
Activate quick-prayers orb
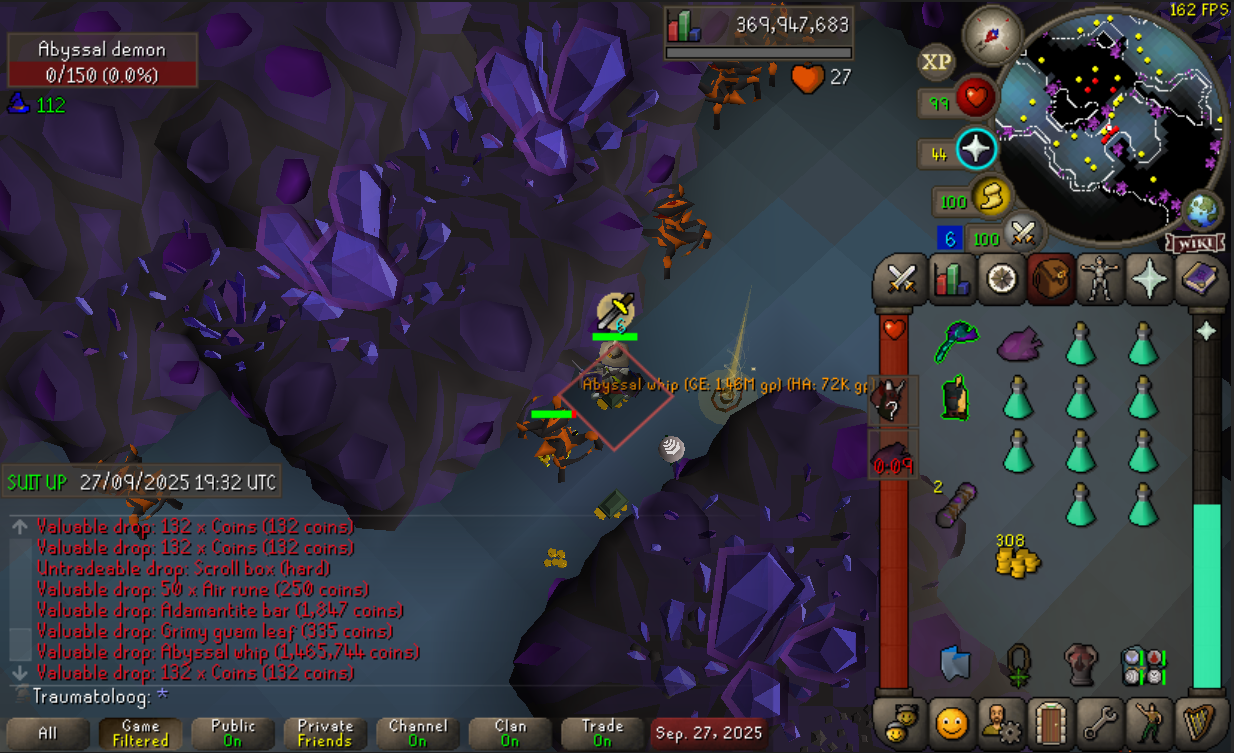coord(976,150)
